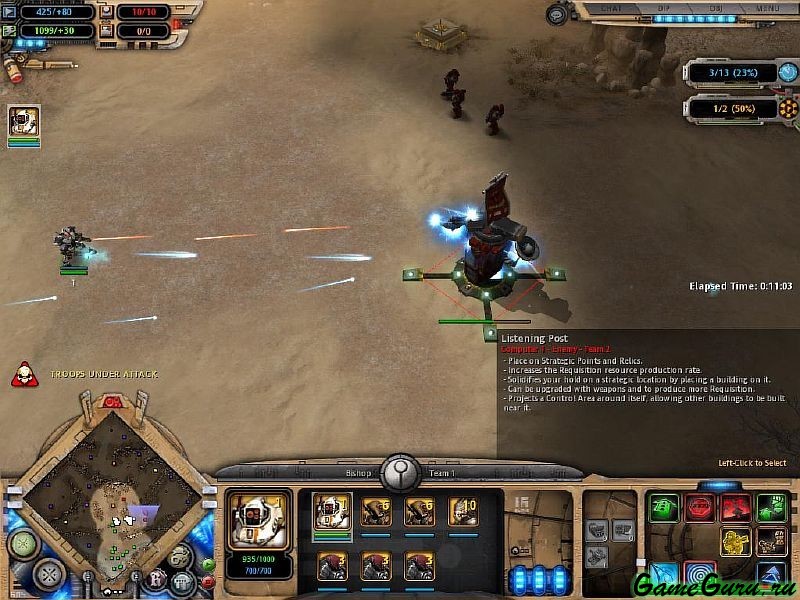Click the yellow soldier figure command icon
800x600 pixels.
point(735,542)
